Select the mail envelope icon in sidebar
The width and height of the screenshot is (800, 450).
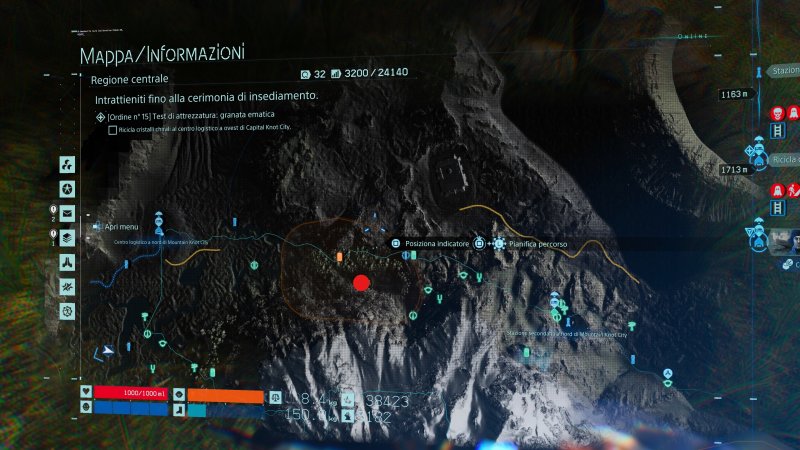point(67,213)
